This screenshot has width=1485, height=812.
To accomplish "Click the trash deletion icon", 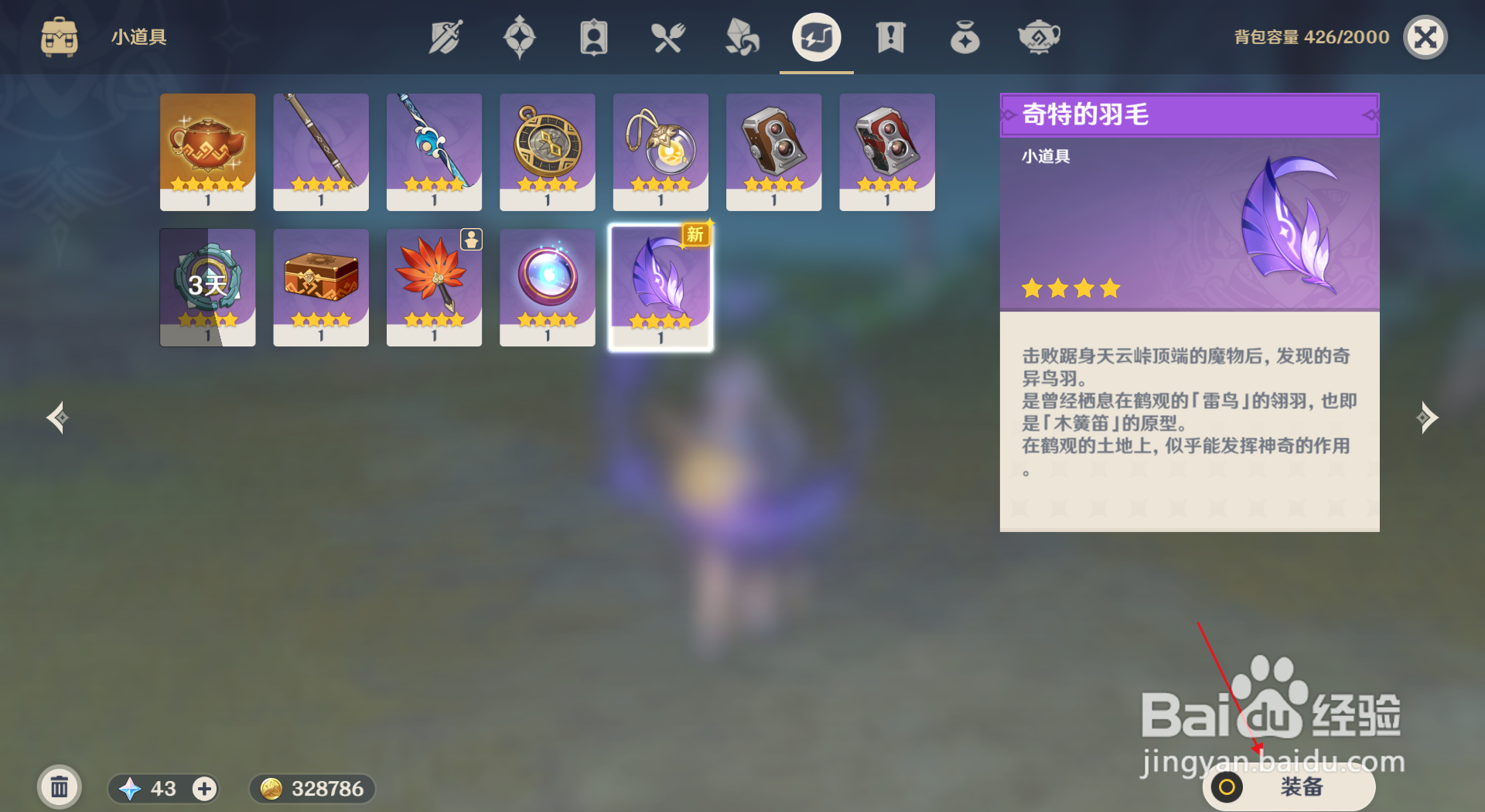I will coord(60,786).
